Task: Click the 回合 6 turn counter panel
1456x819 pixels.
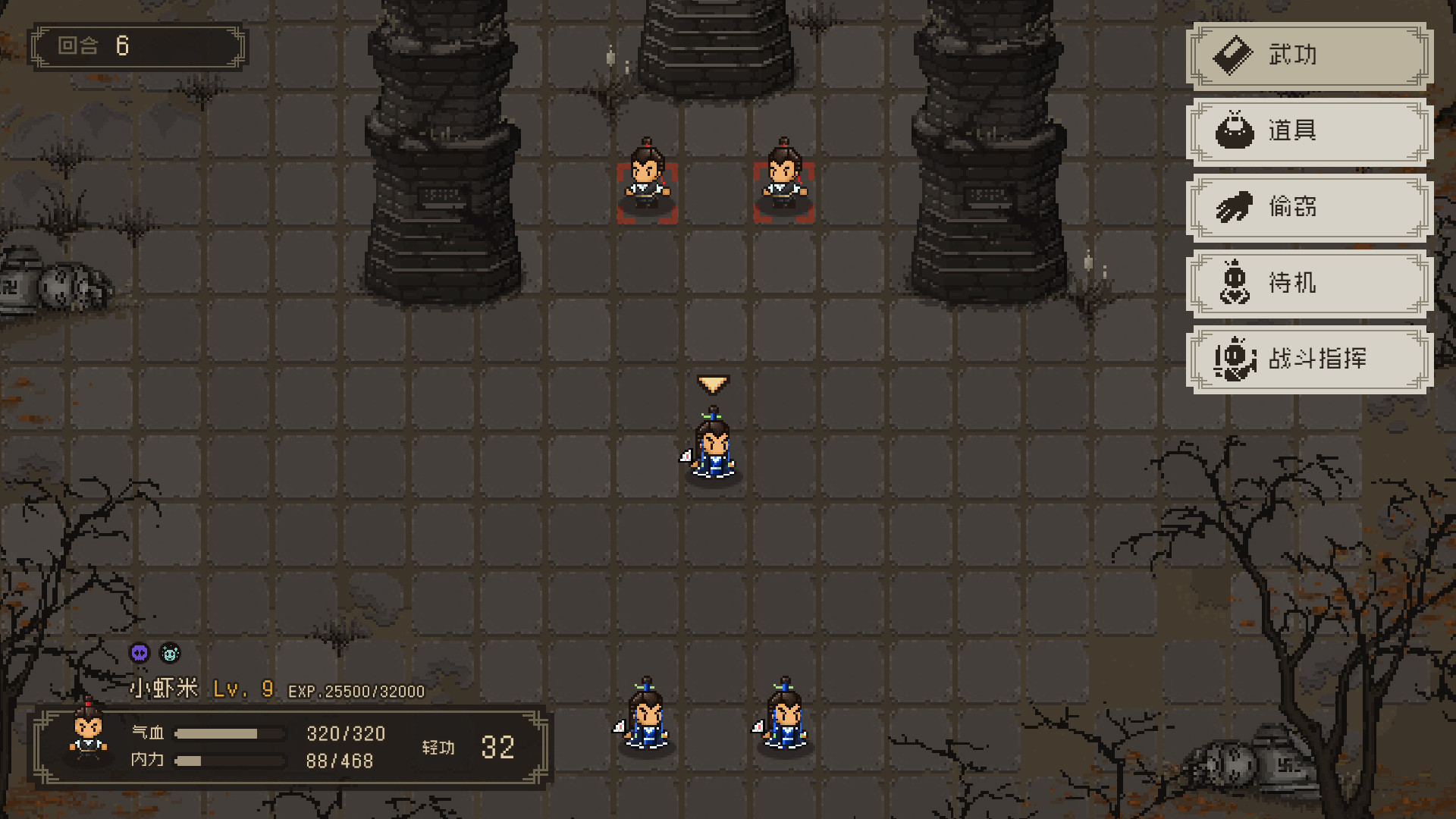Action: (136, 45)
